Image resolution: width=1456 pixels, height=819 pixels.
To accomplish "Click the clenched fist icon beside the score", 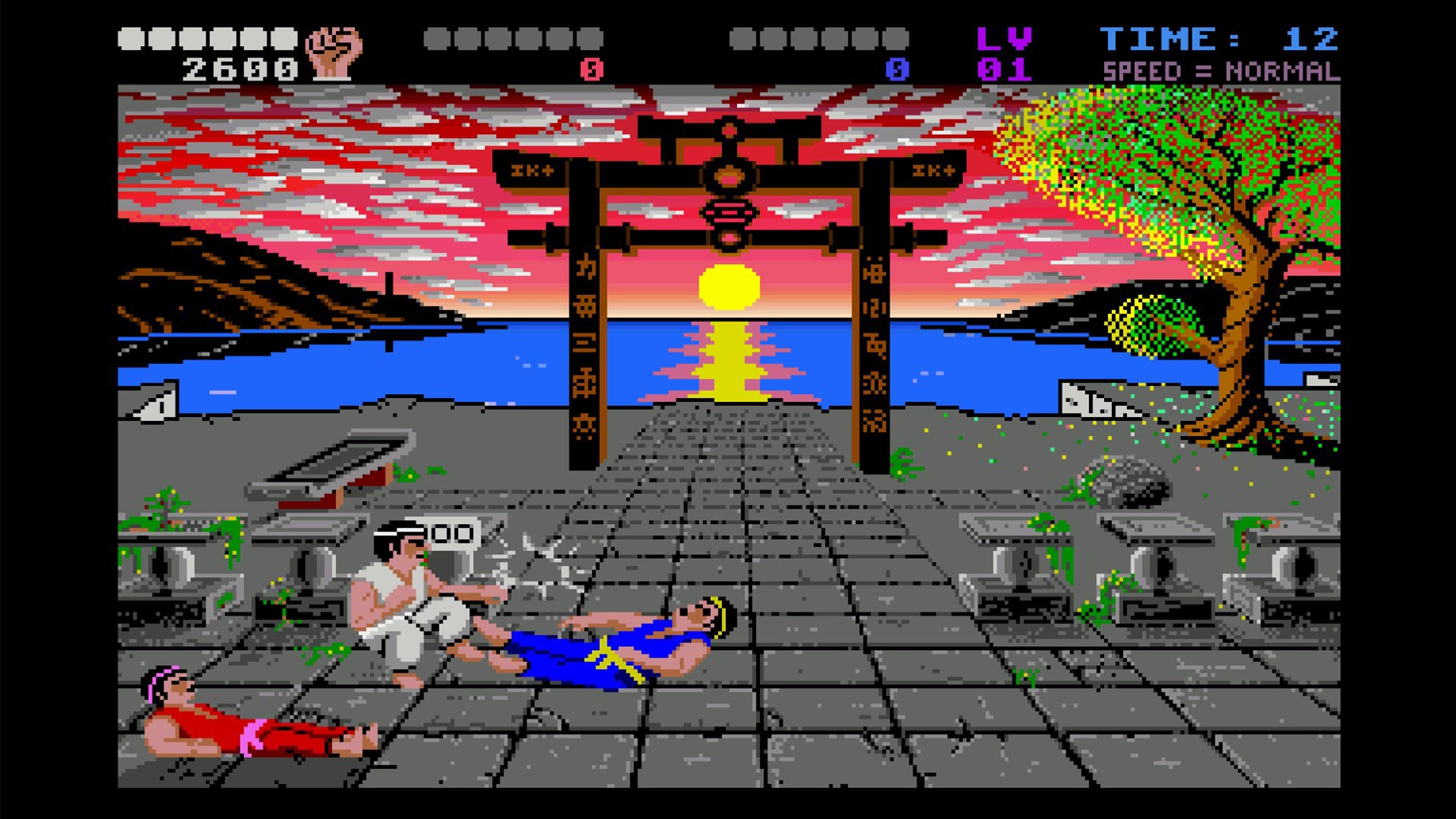I will coord(331,51).
